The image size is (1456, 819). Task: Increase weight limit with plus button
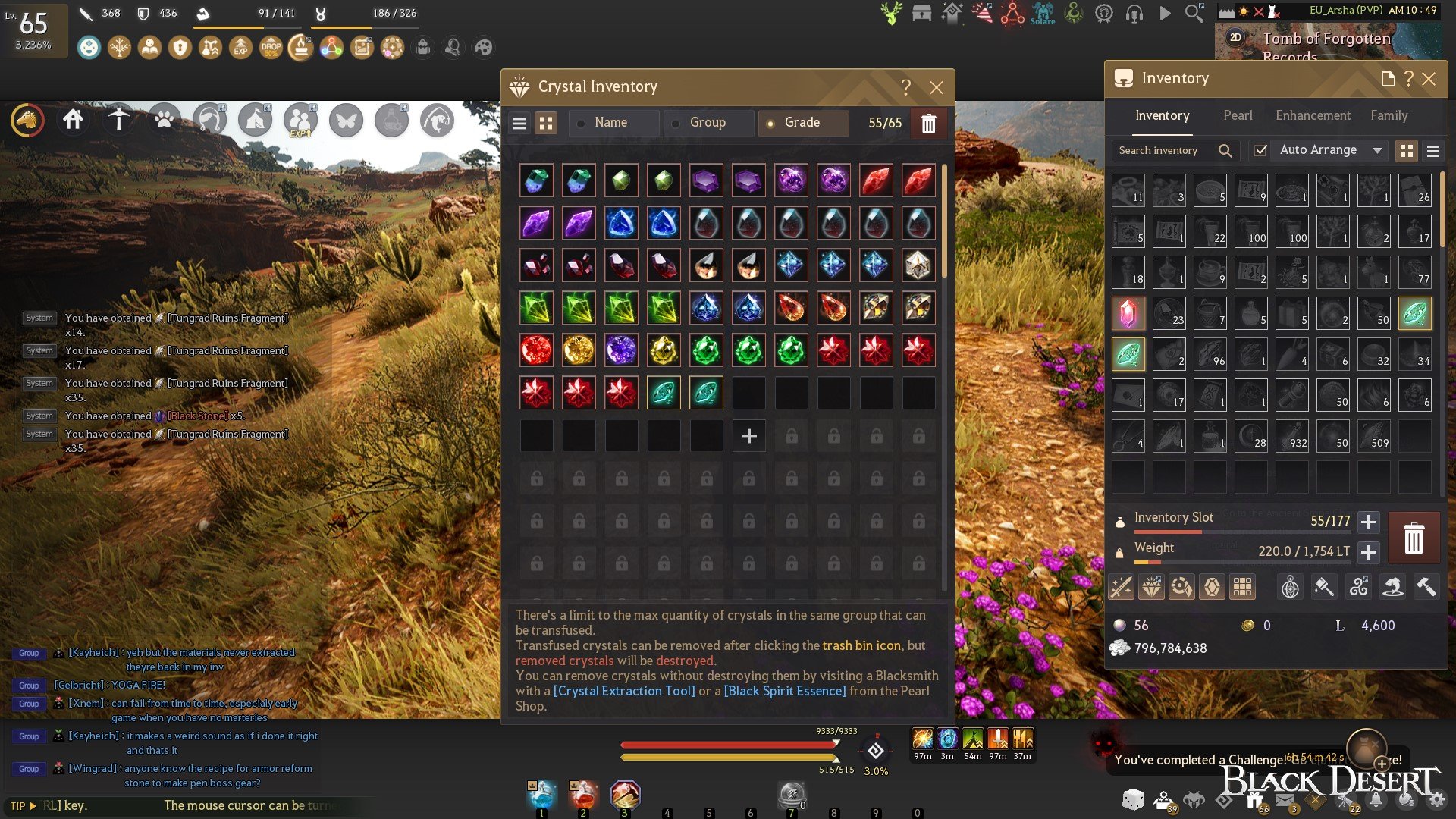tap(1368, 552)
